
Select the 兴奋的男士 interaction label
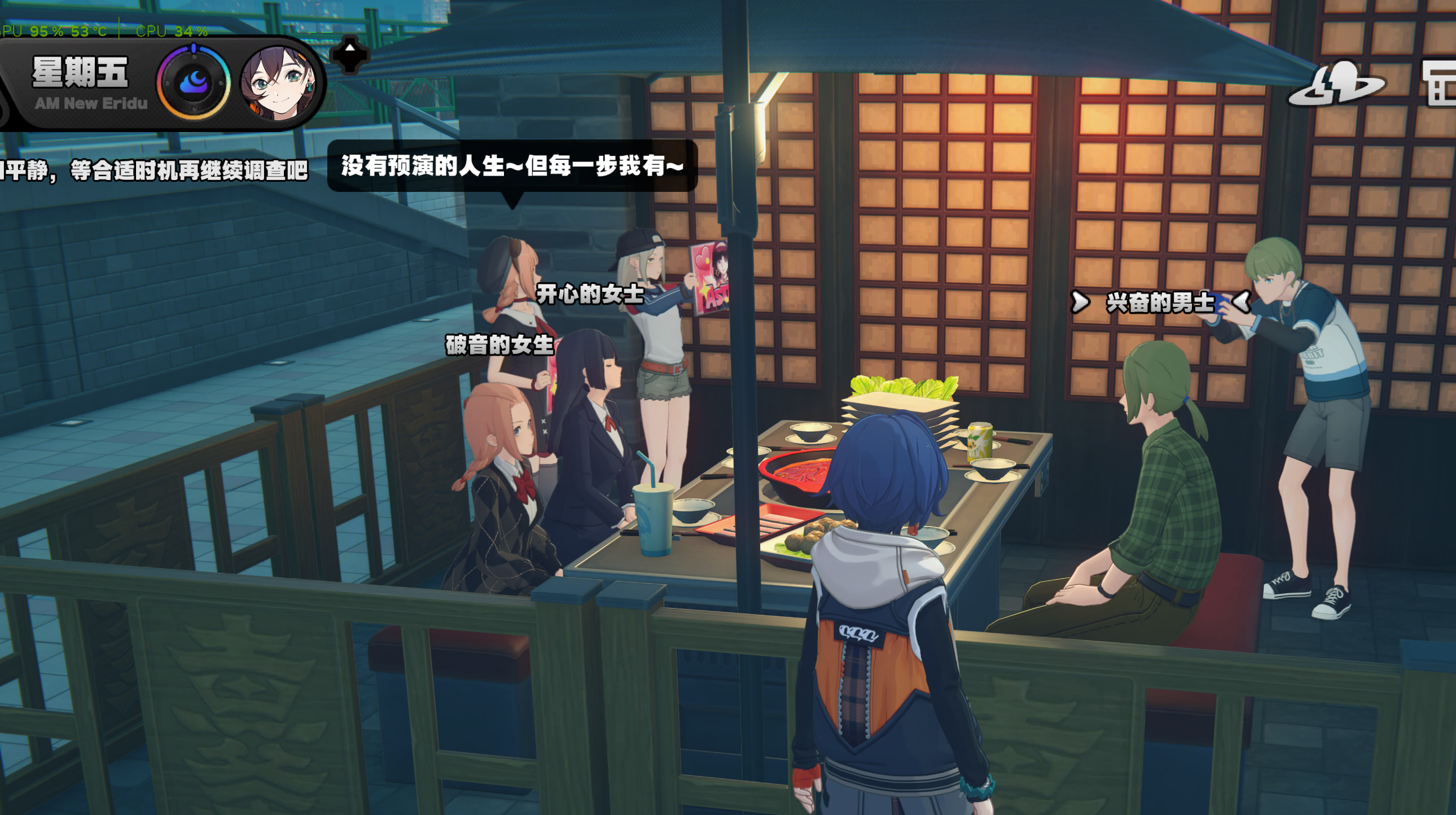[x=1160, y=303]
